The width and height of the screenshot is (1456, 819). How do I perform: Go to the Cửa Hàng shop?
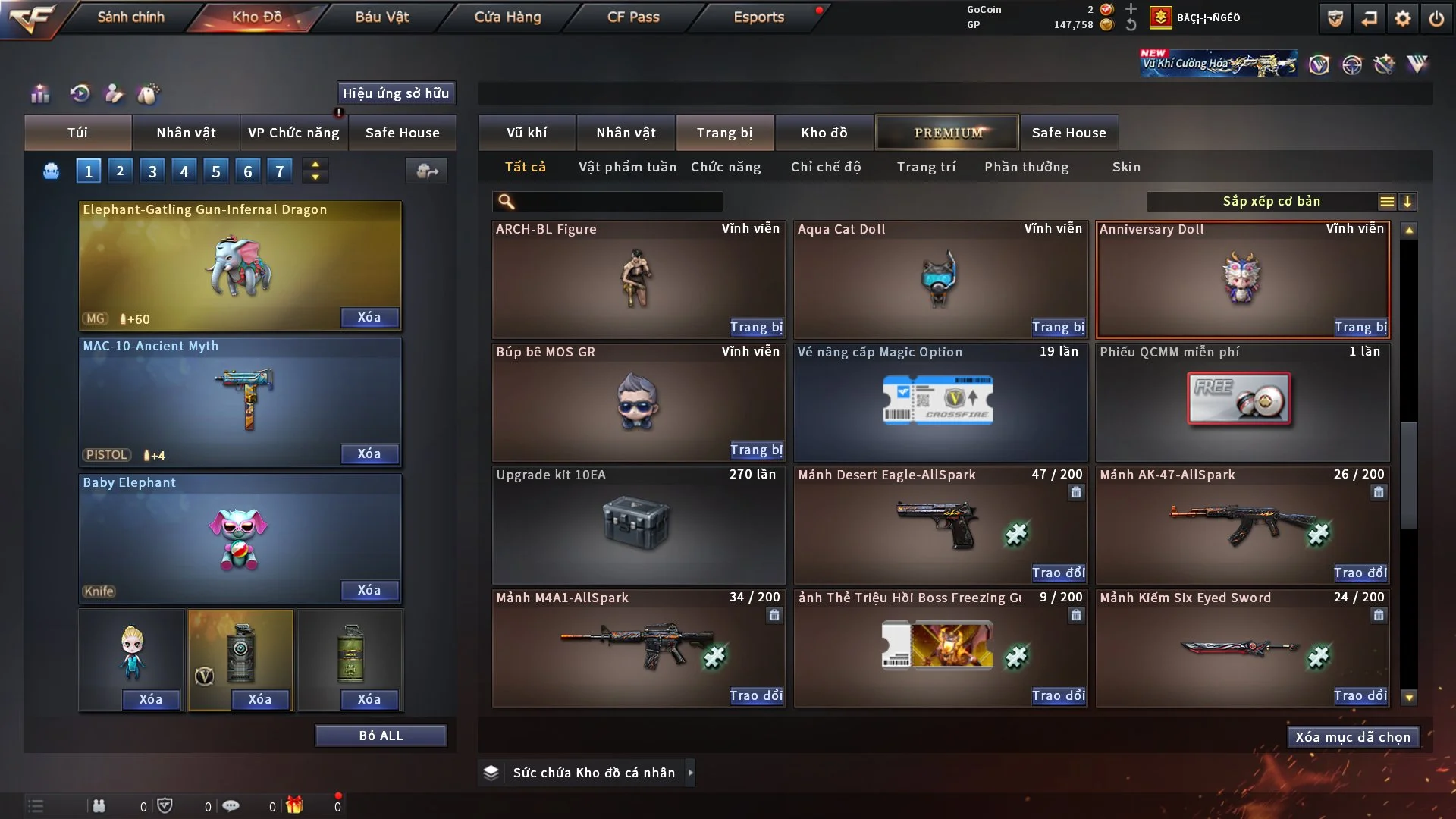[507, 17]
